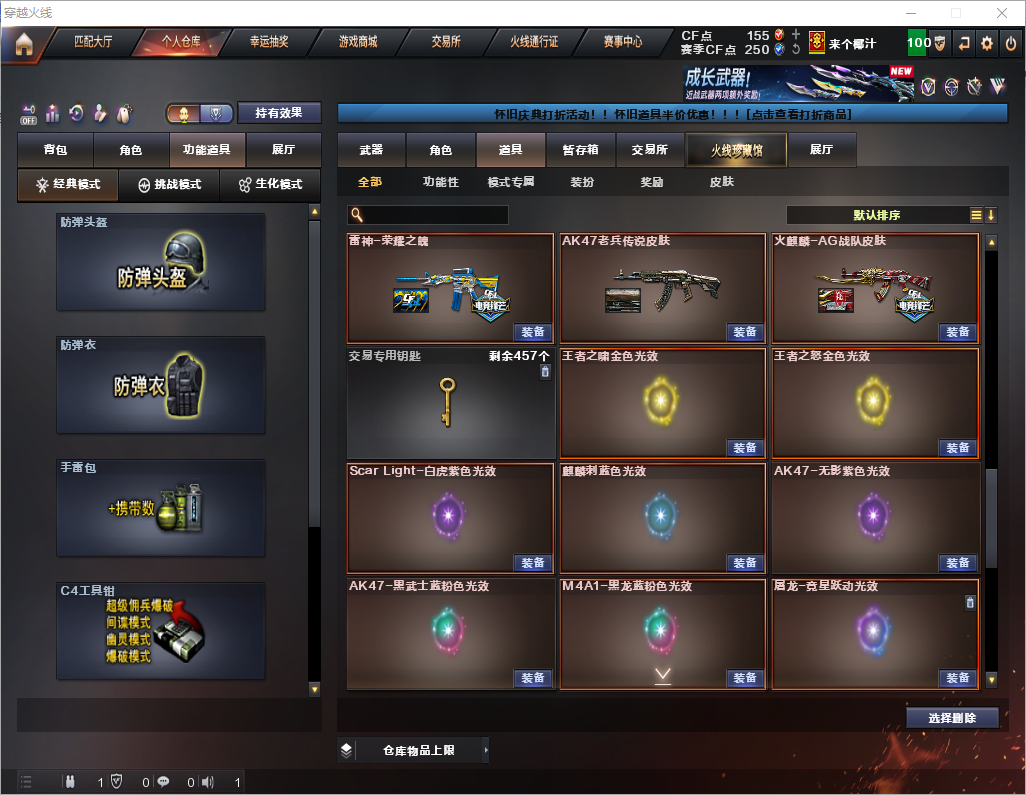Open the 赛事中心 tournament center
Screen dimensions: 1026x795
tap(622, 43)
